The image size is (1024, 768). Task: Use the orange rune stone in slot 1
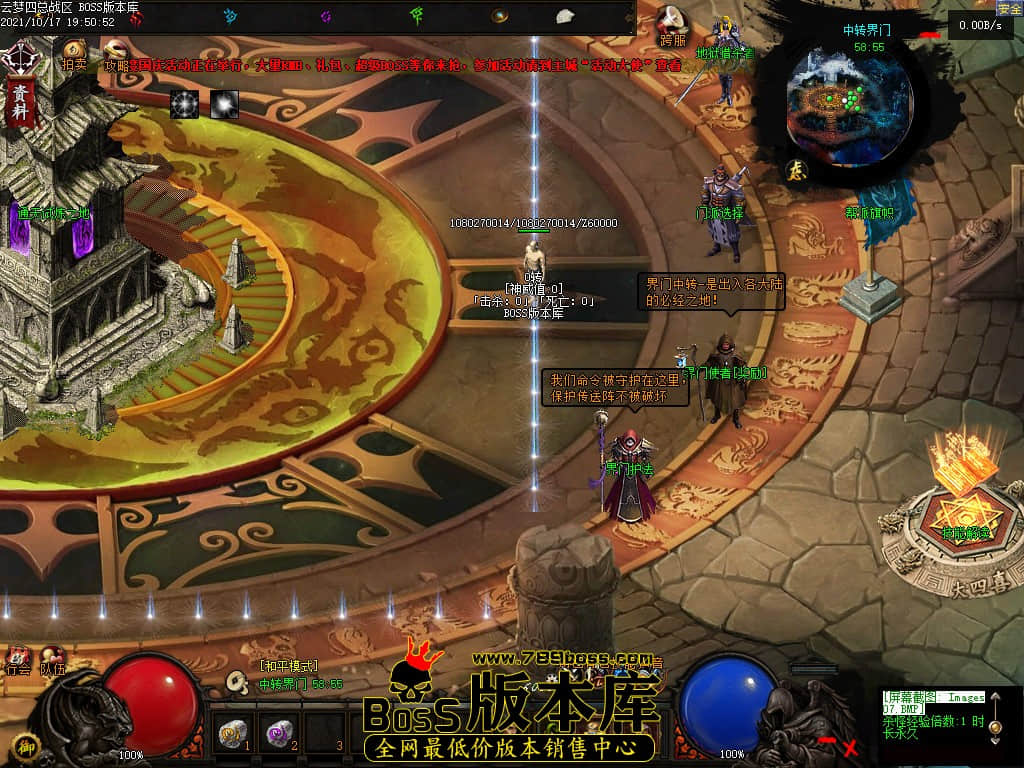(x=232, y=734)
